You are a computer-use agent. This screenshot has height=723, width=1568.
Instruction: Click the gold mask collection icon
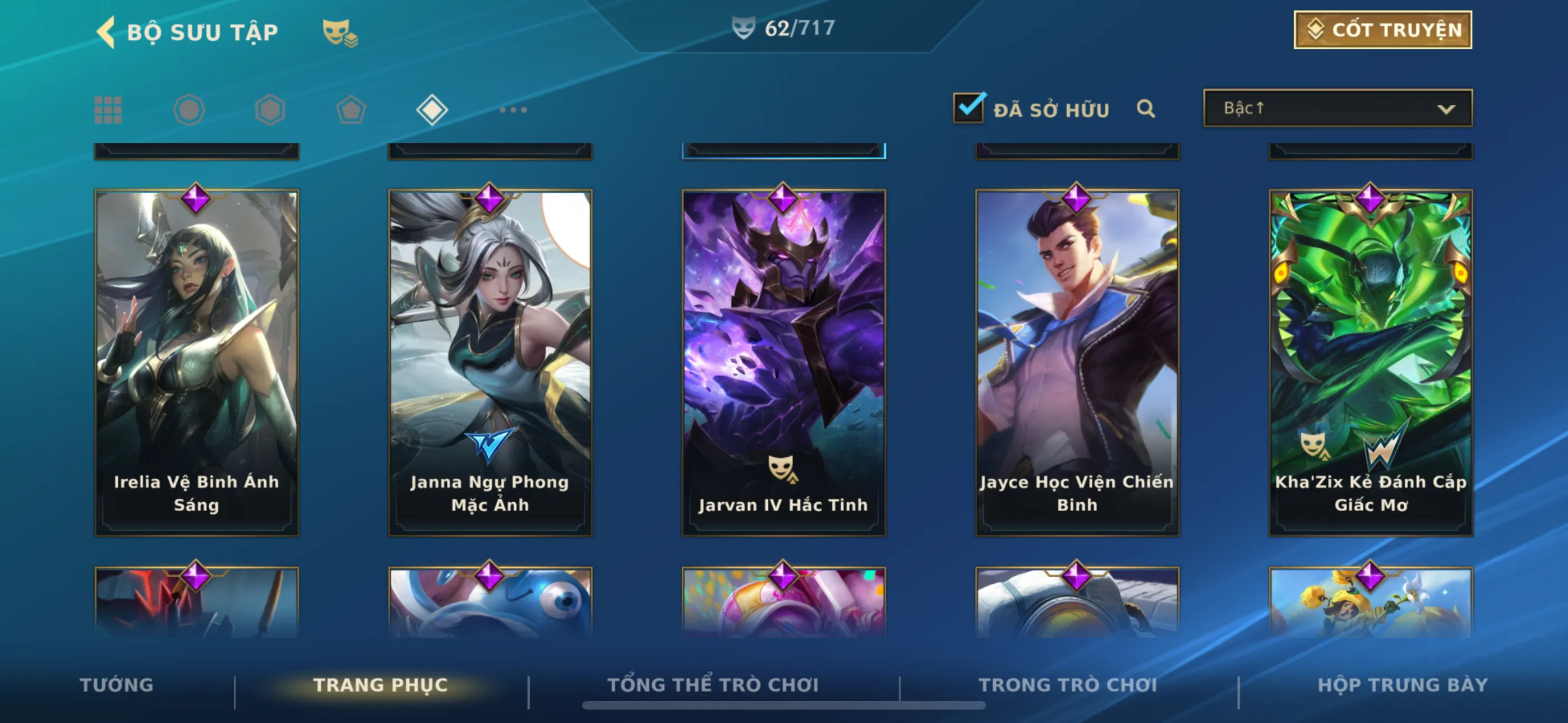pos(339,33)
